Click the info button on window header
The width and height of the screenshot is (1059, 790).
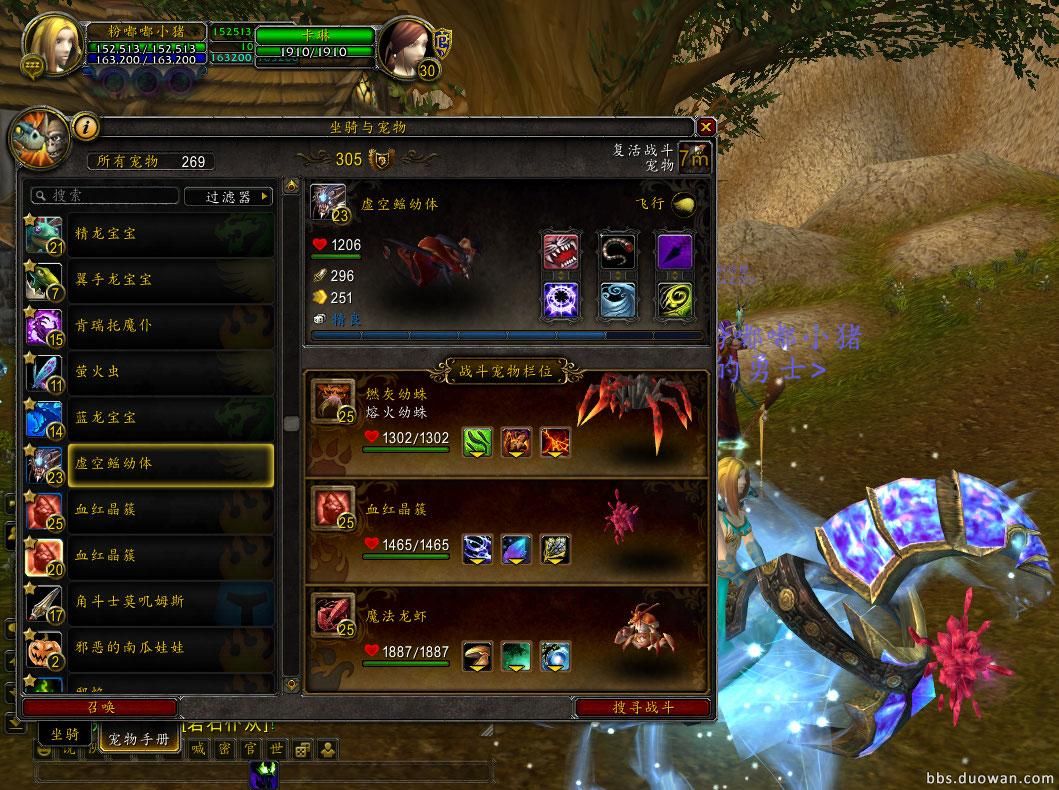86,127
